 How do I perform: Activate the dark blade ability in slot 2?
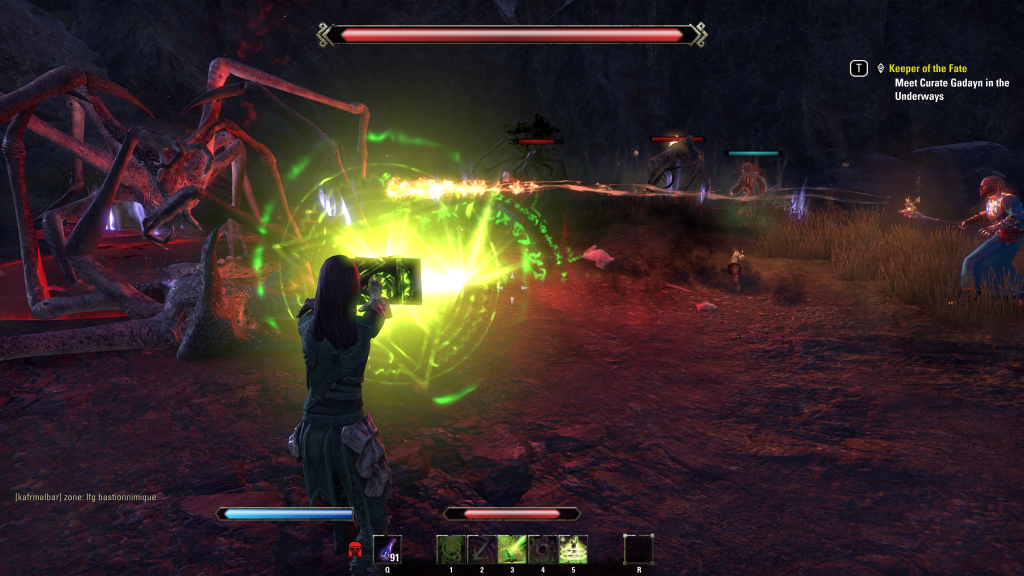click(x=481, y=549)
